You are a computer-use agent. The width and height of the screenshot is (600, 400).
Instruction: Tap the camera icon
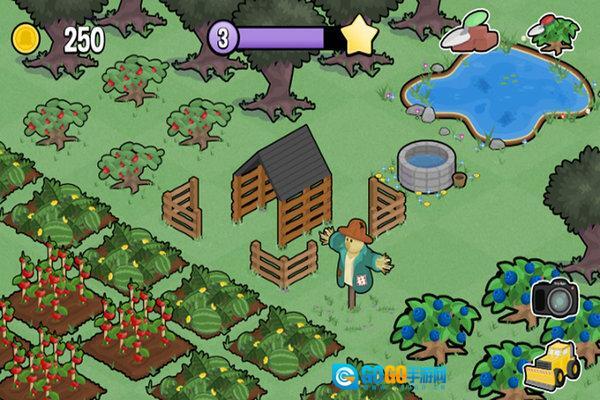[x=552, y=297]
